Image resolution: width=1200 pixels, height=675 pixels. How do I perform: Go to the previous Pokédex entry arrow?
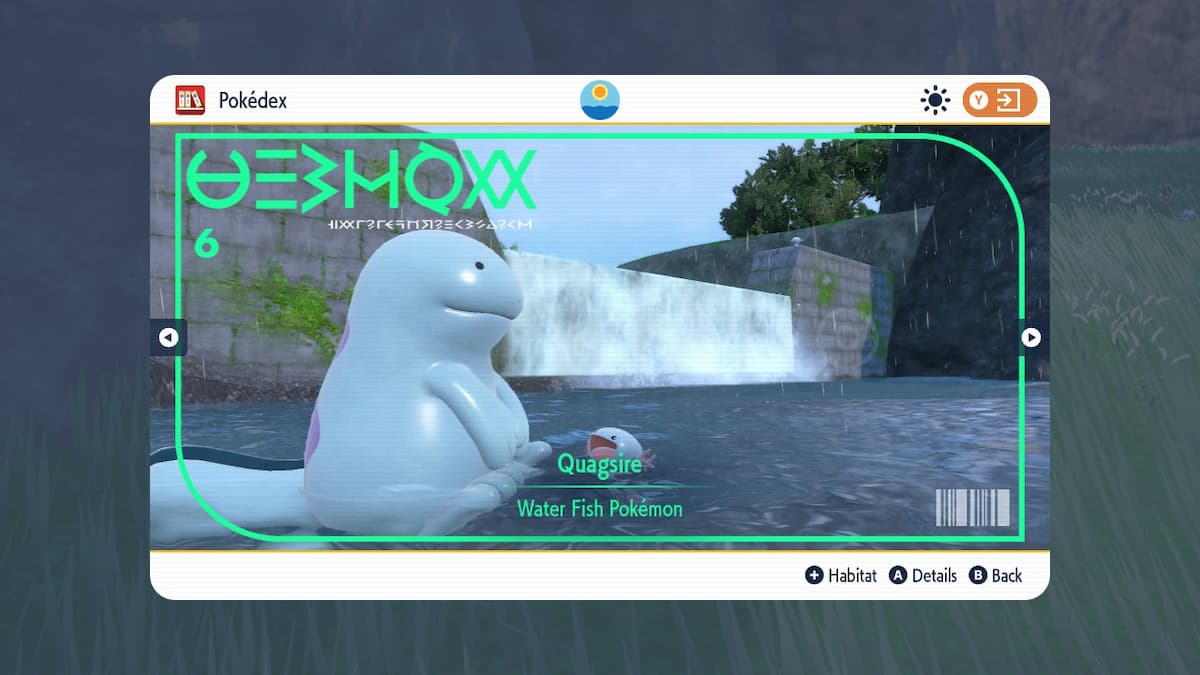(168, 338)
